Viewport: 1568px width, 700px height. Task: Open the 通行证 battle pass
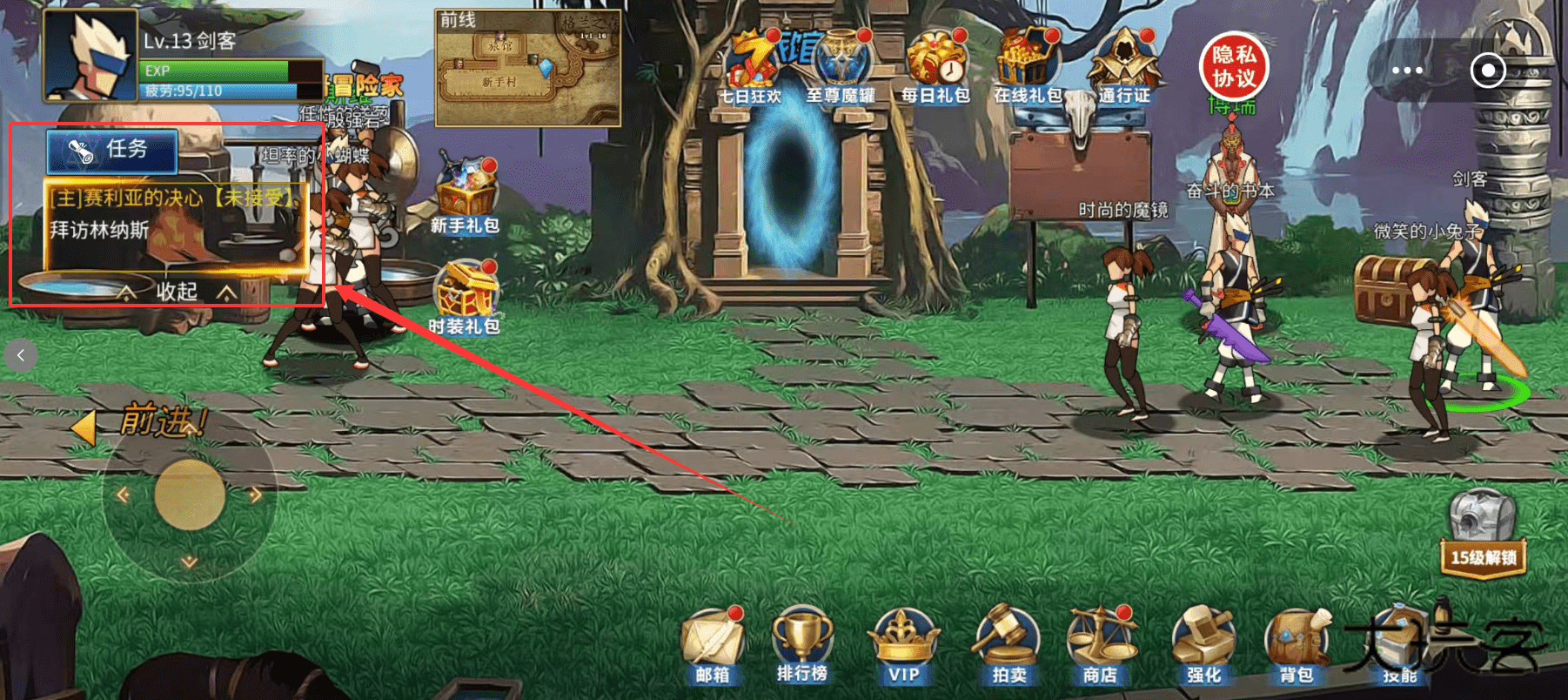pos(1124,68)
